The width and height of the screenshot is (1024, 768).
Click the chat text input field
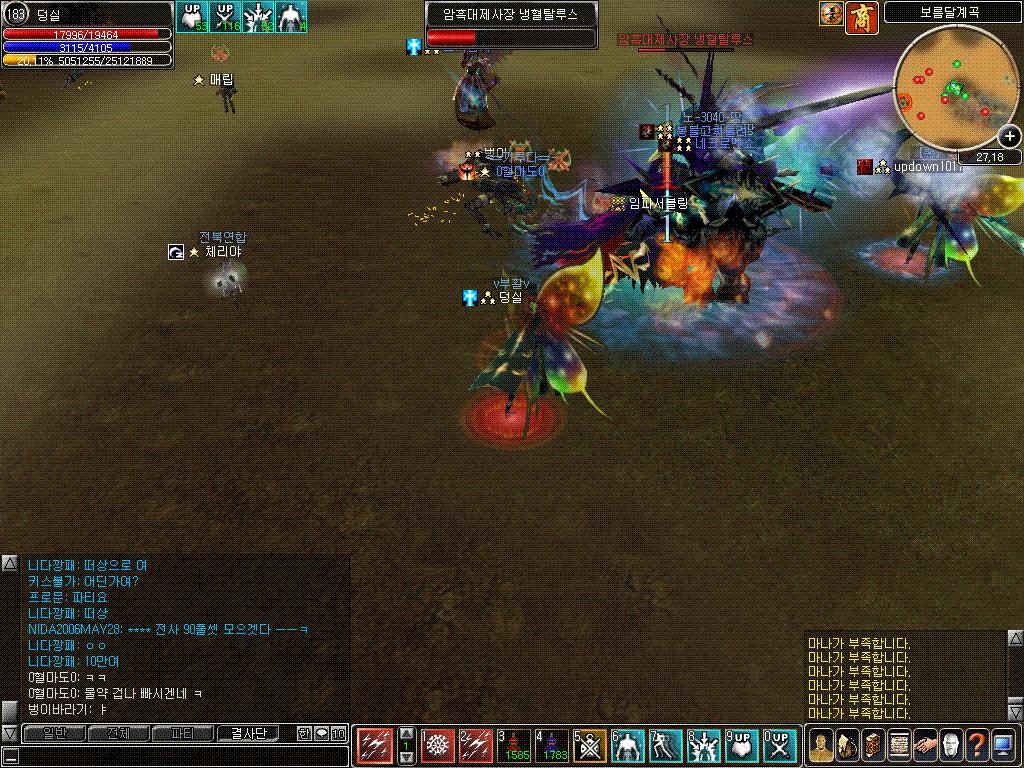click(175, 755)
